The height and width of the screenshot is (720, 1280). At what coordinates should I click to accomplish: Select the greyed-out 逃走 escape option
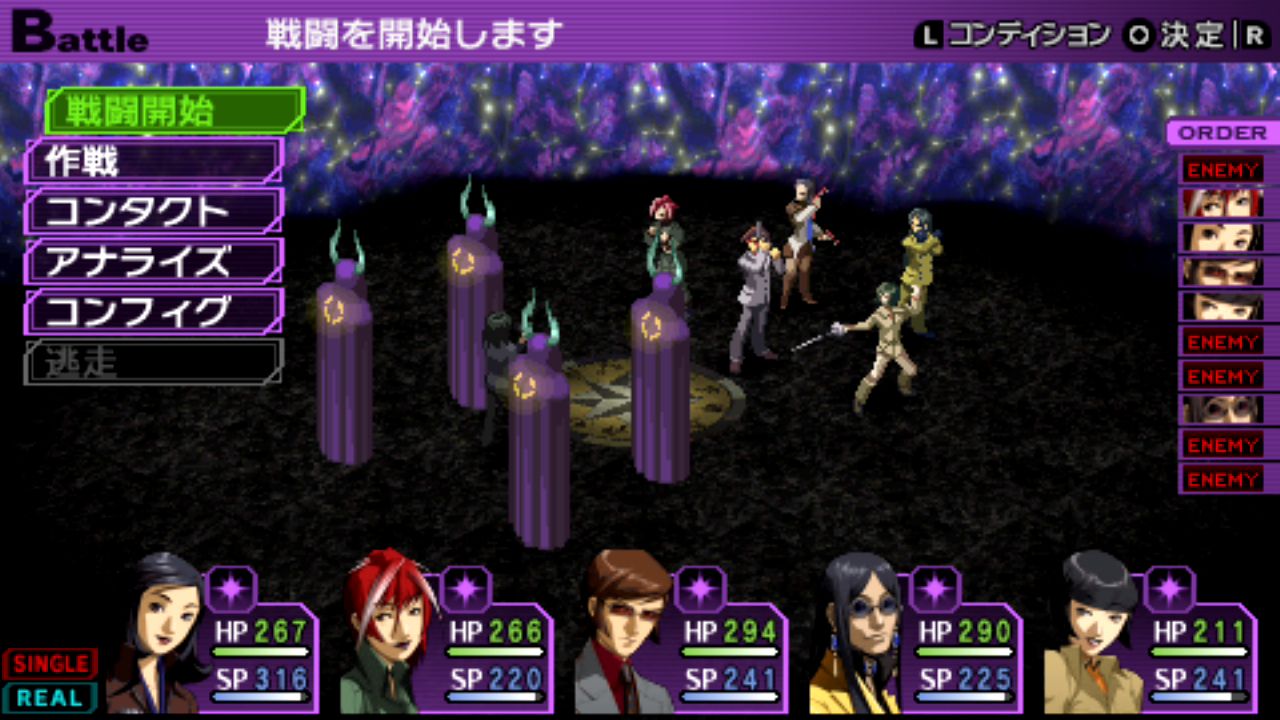[154, 362]
